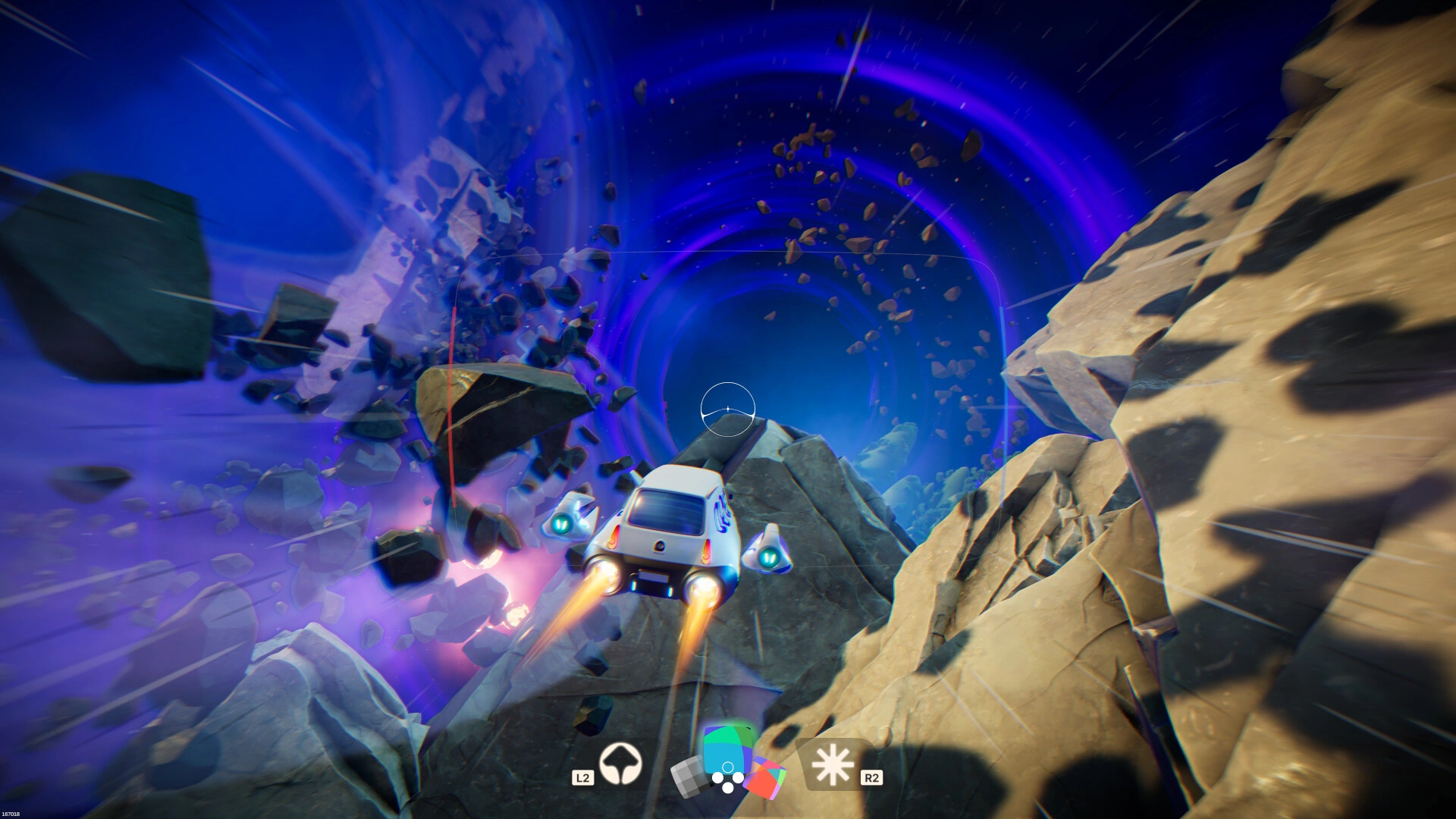Click the circular aiming reticle
Viewport: 1456px width, 819px height.
(x=729, y=409)
